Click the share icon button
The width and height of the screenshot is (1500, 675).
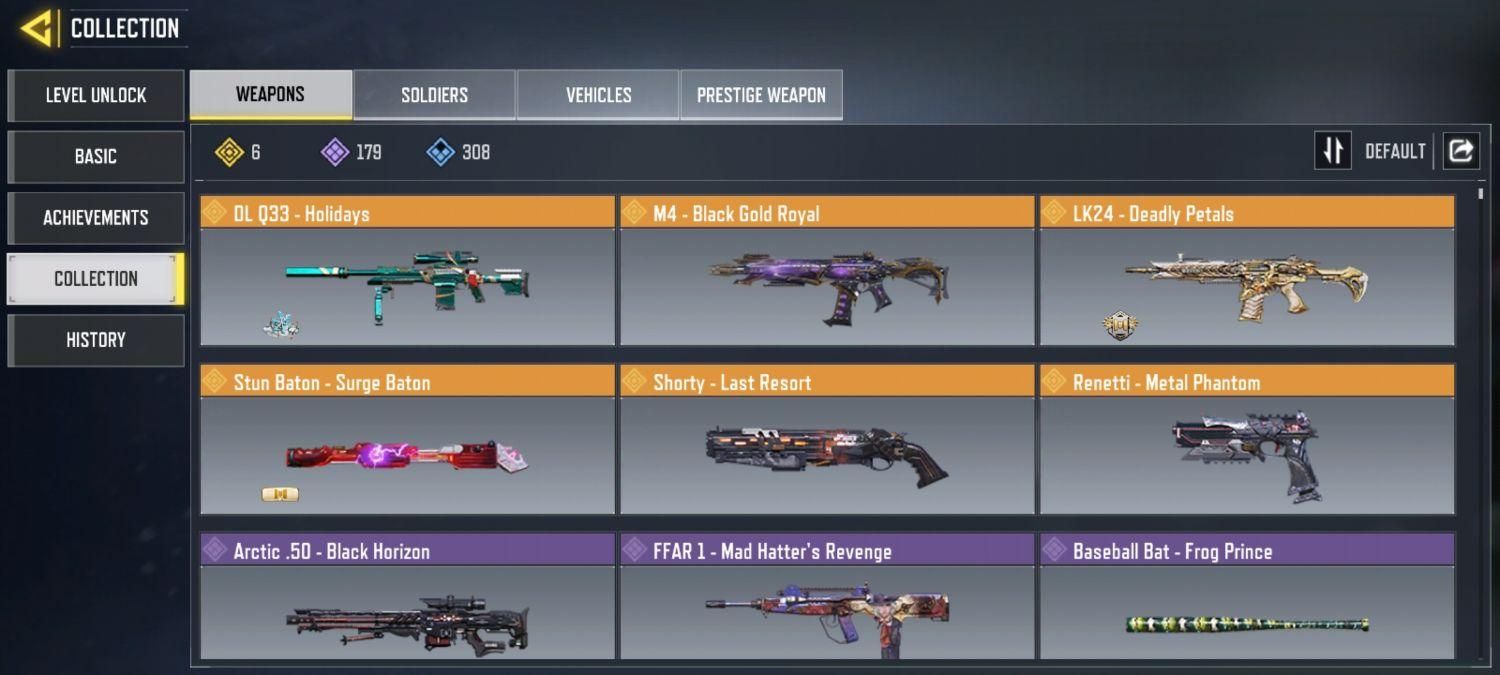(x=1461, y=151)
